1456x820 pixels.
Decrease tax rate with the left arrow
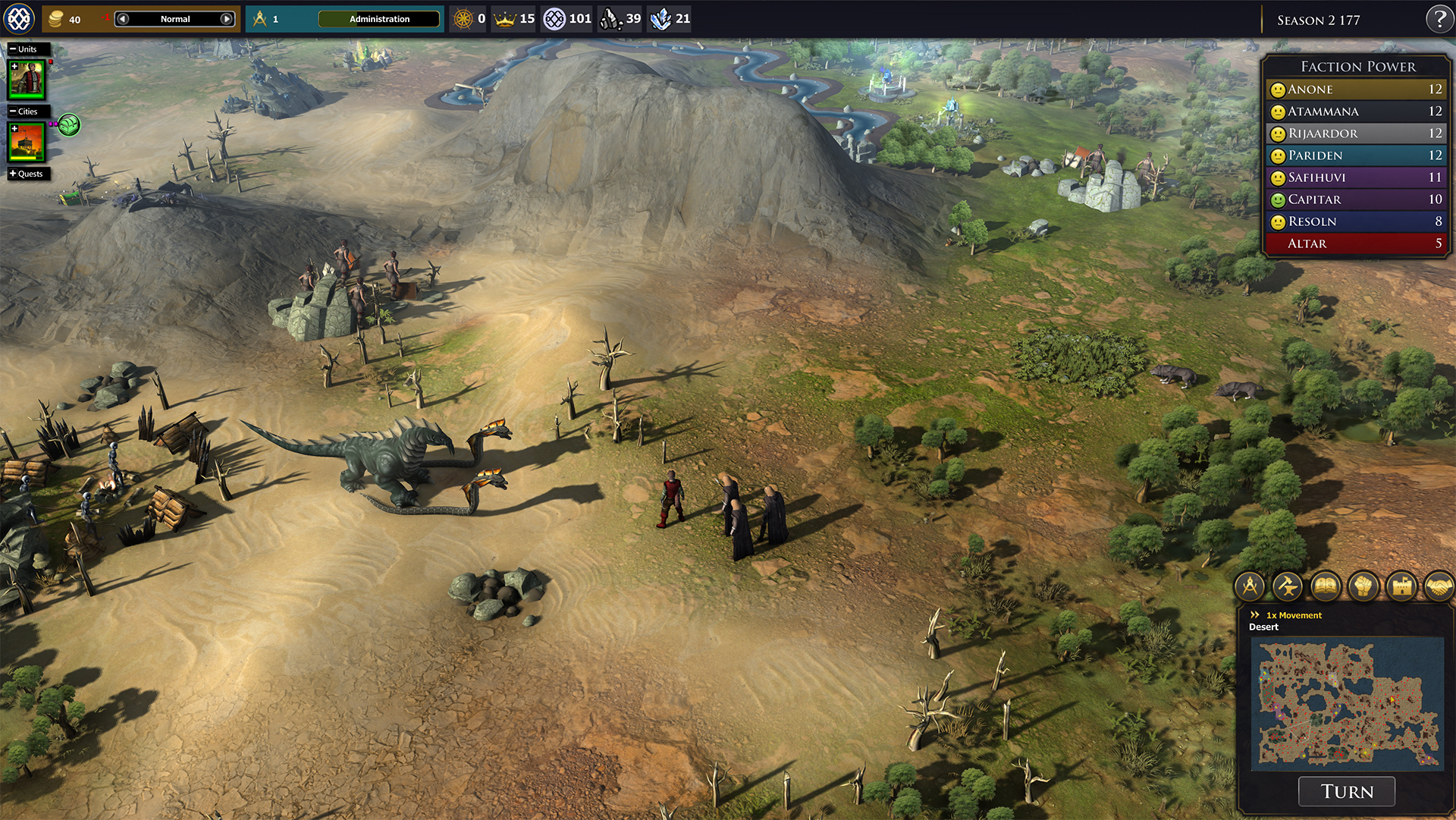click(x=123, y=19)
